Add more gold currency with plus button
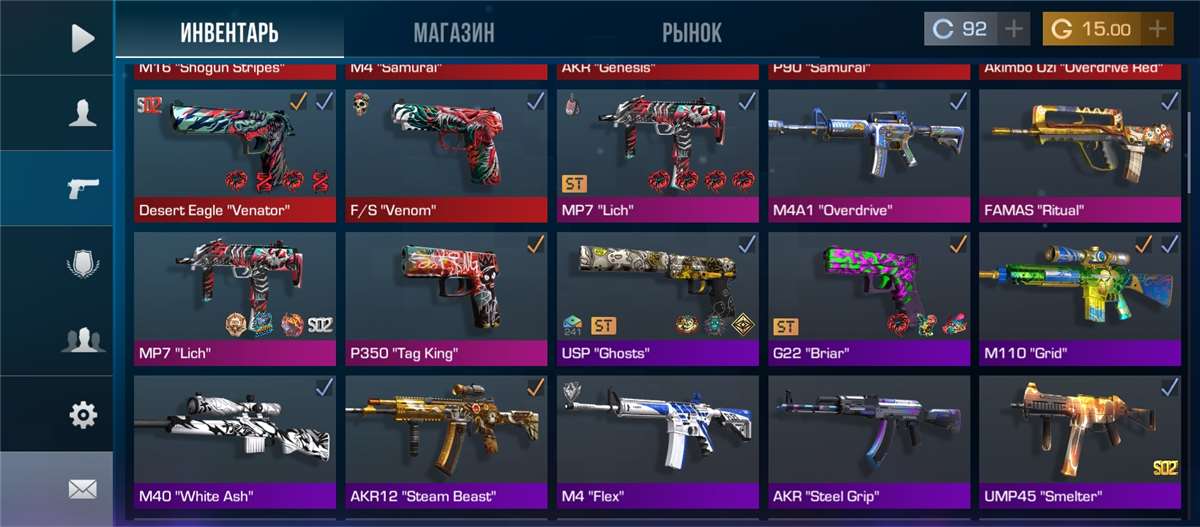The width and height of the screenshot is (1200, 527). [x=1157, y=29]
